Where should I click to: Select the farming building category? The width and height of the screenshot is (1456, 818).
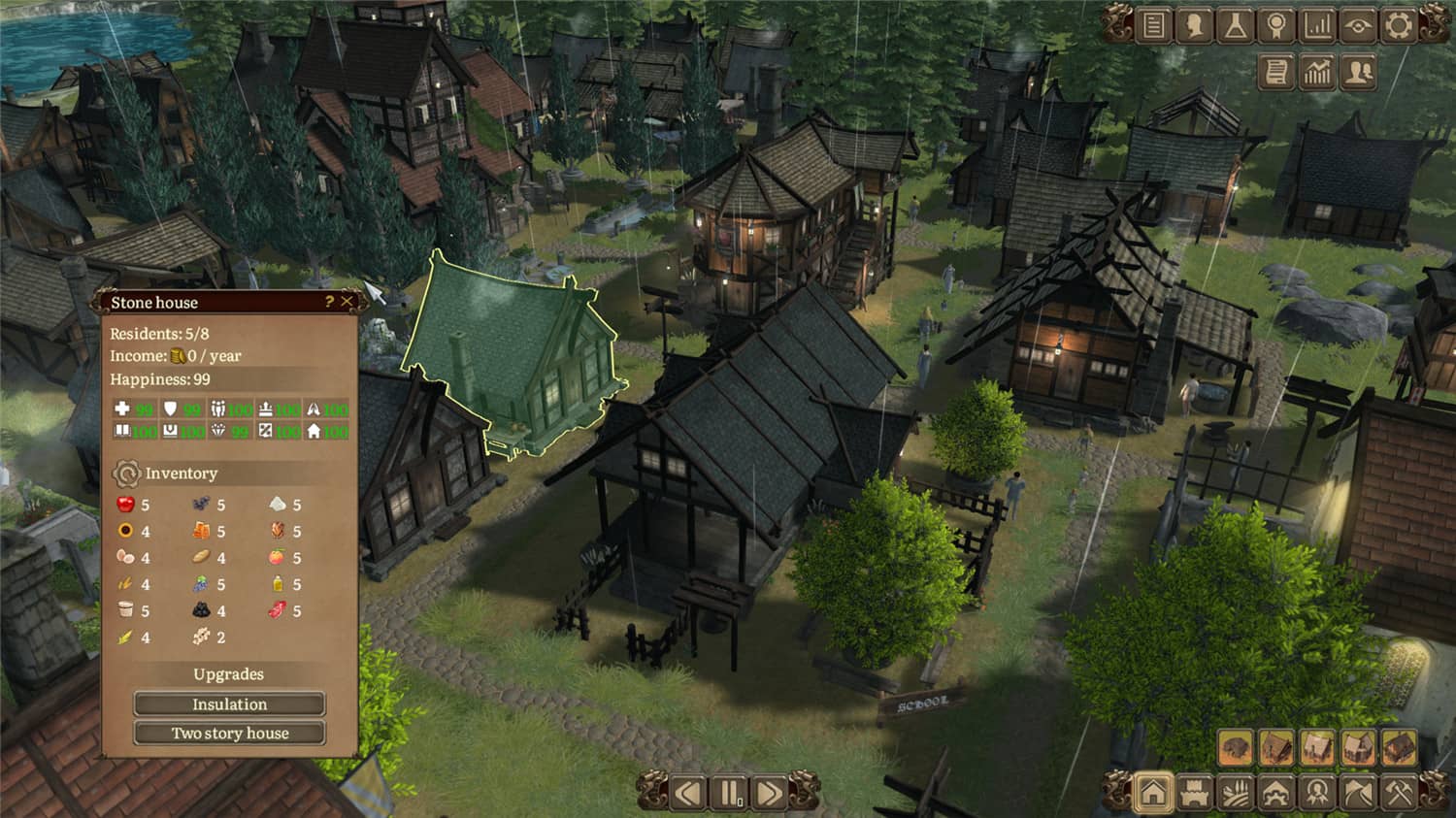point(1233,792)
